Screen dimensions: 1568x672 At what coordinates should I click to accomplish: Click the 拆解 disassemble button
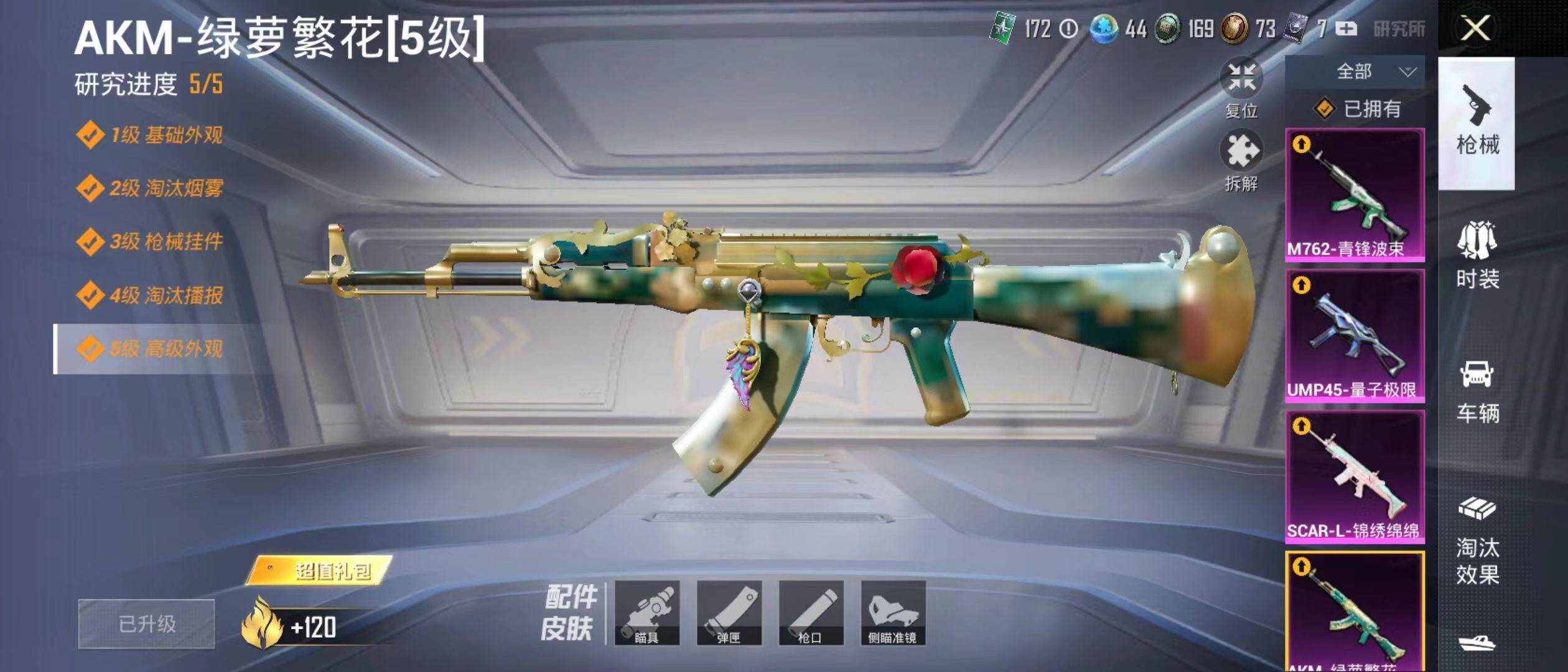[x=1241, y=161]
